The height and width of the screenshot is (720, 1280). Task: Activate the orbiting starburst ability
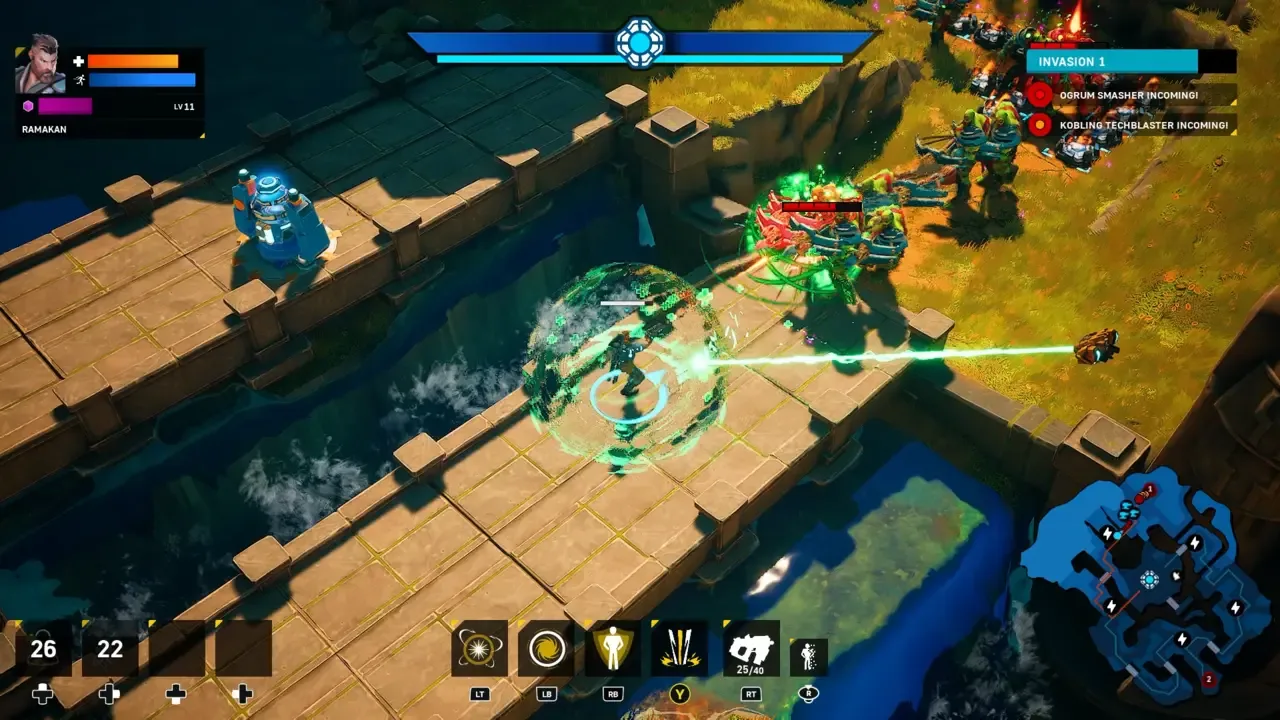(479, 648)
